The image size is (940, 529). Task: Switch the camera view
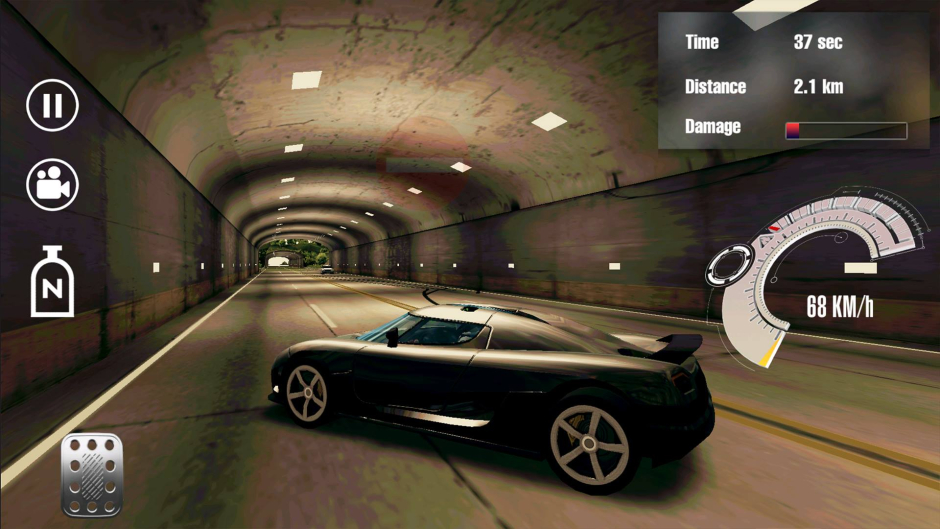point(52,185)
